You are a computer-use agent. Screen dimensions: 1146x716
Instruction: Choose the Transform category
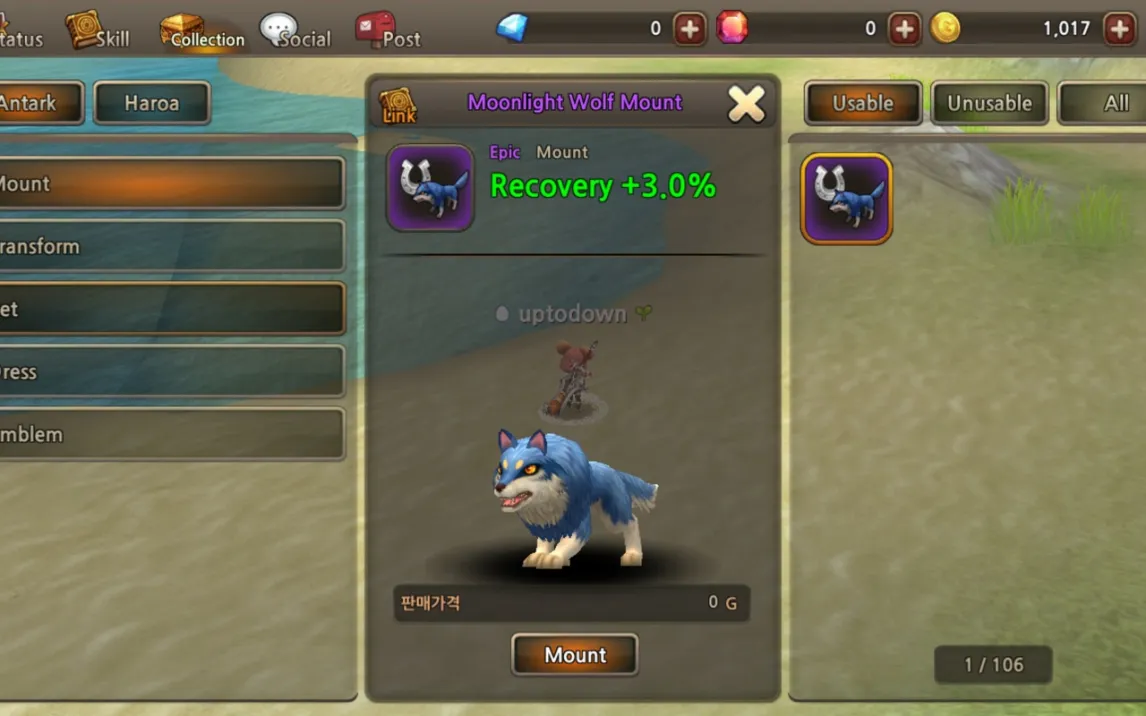click(170, 246)
